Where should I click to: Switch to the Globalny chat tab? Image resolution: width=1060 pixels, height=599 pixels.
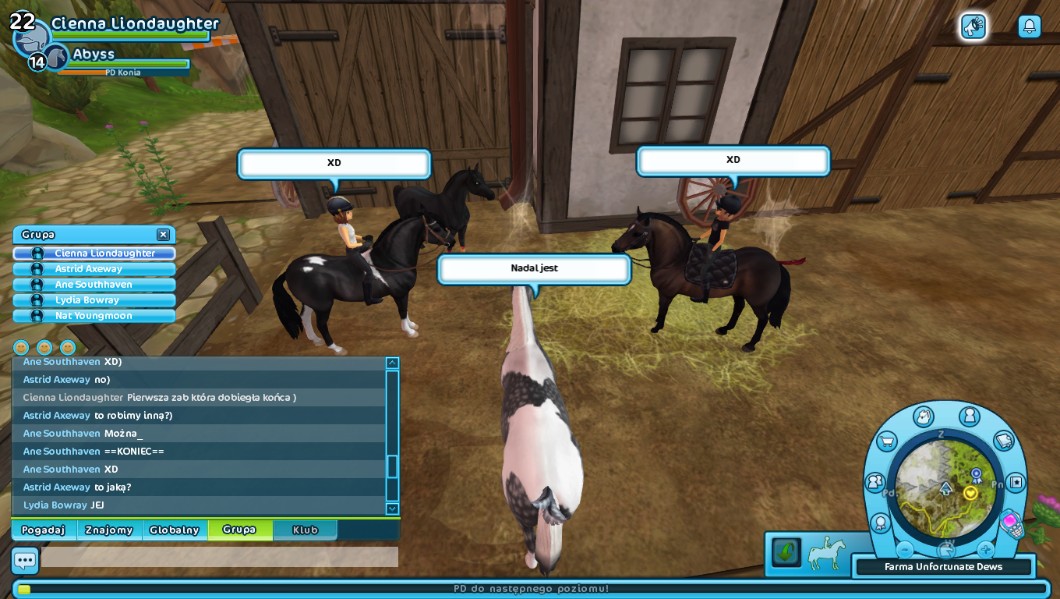(x=174, y=530)
